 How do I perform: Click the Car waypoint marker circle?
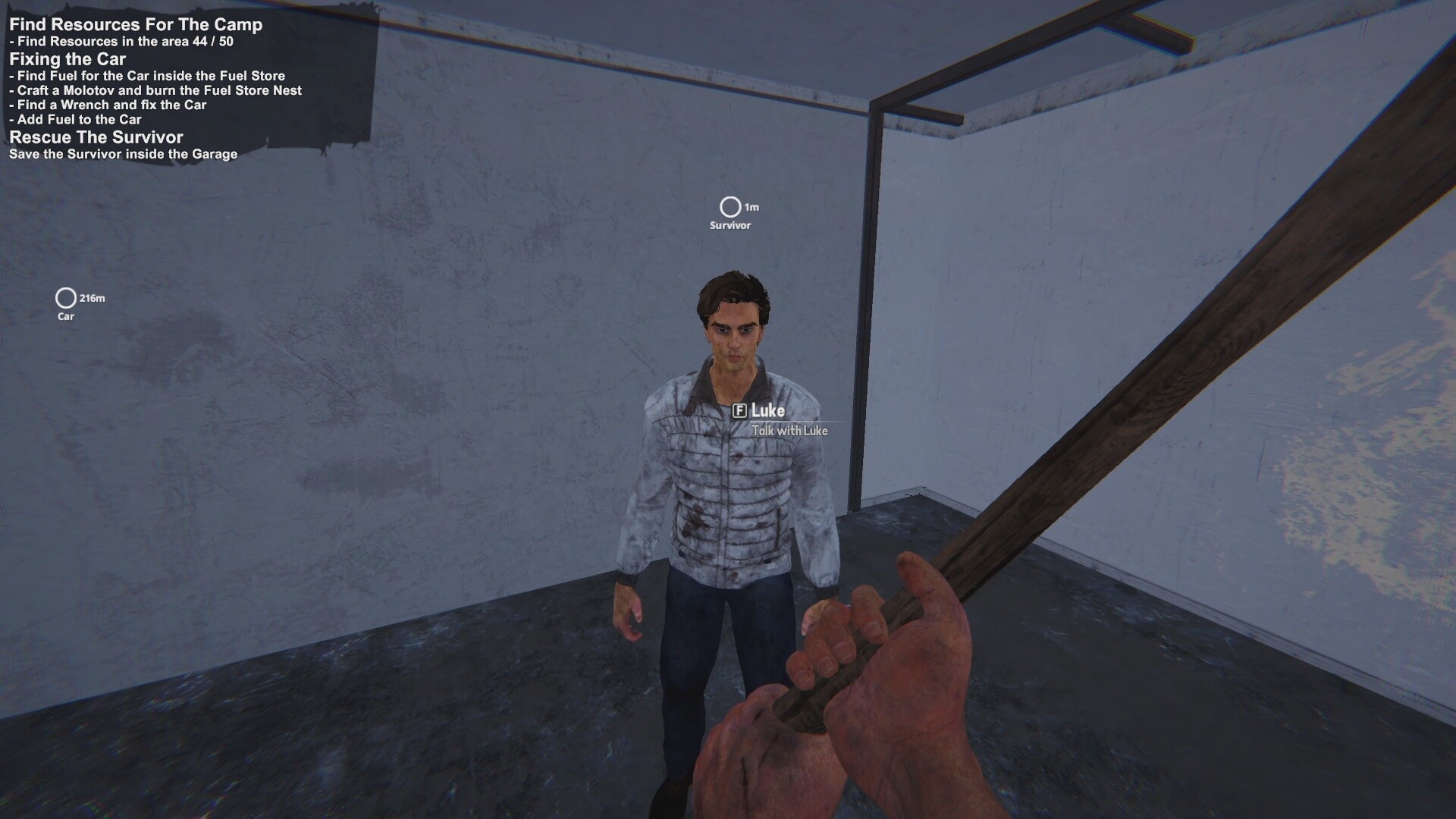[x=66, y=298]
